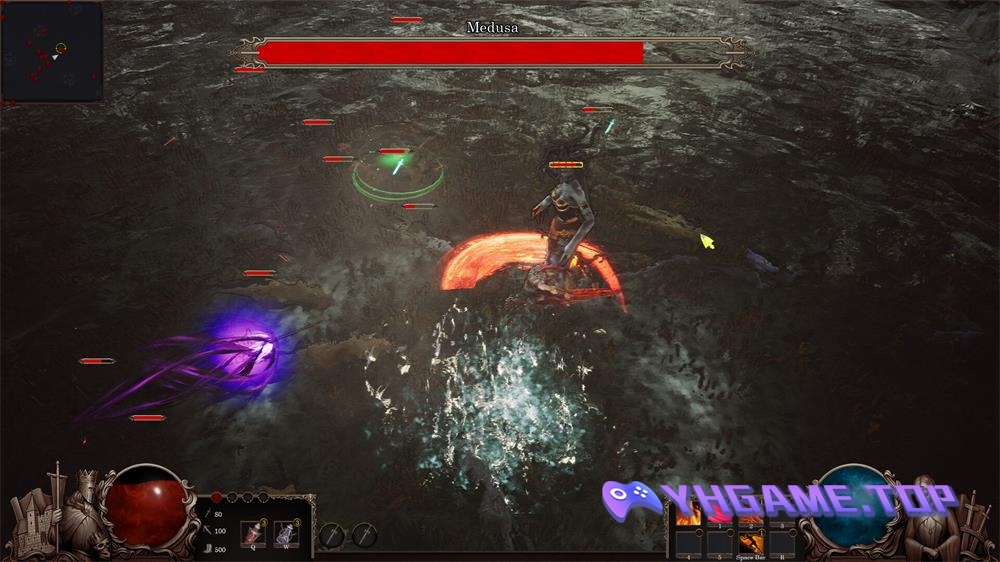
Task: Select the second round sword weapon slot
Action: click(364, 536)
